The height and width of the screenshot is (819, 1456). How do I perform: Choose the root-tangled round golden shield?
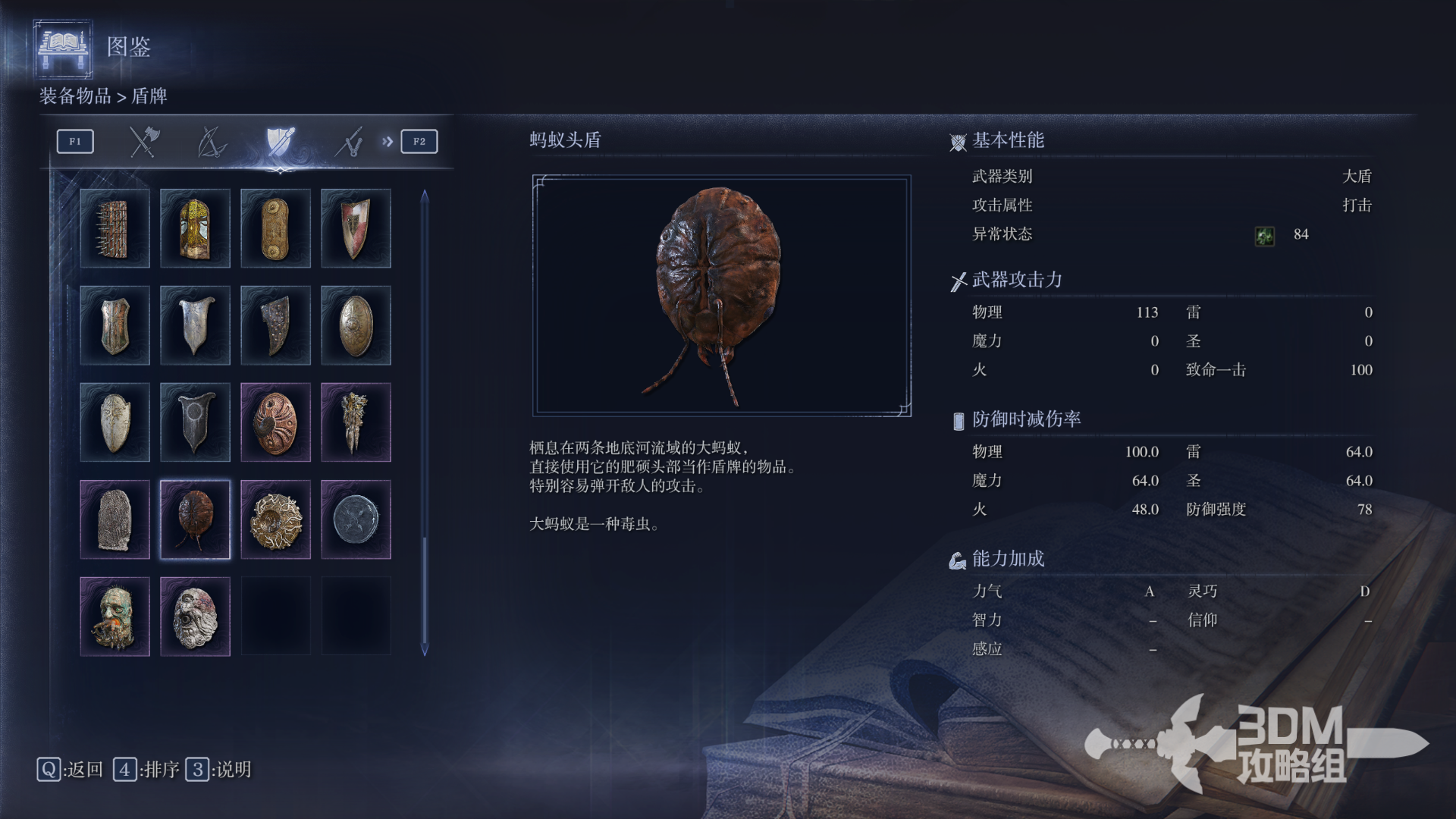(x=275, y=519)
